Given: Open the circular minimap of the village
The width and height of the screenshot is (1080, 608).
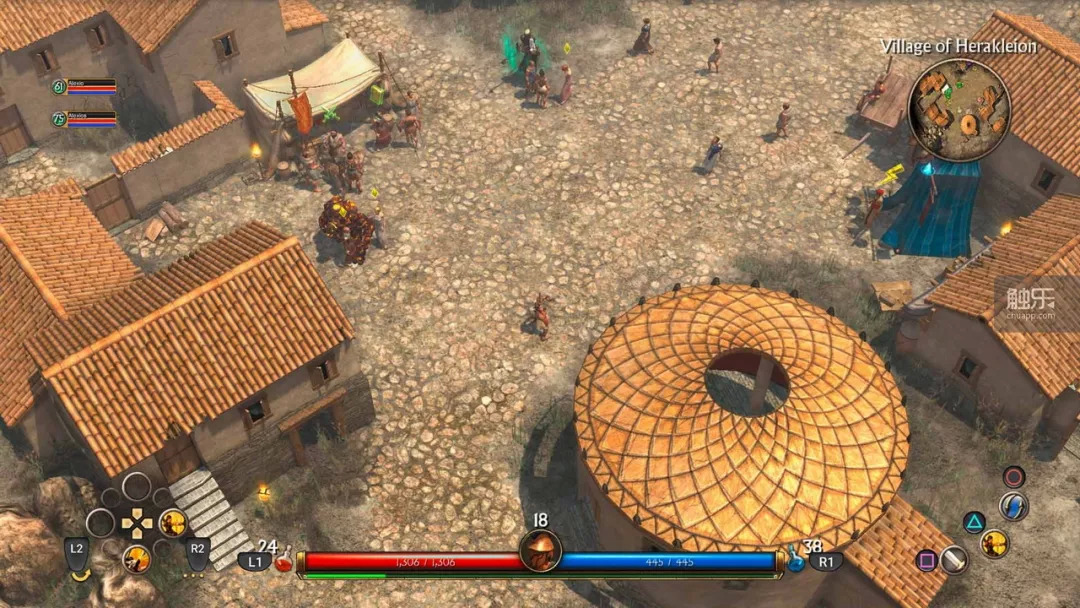Looking at the screenshot, I should point(959,110).
